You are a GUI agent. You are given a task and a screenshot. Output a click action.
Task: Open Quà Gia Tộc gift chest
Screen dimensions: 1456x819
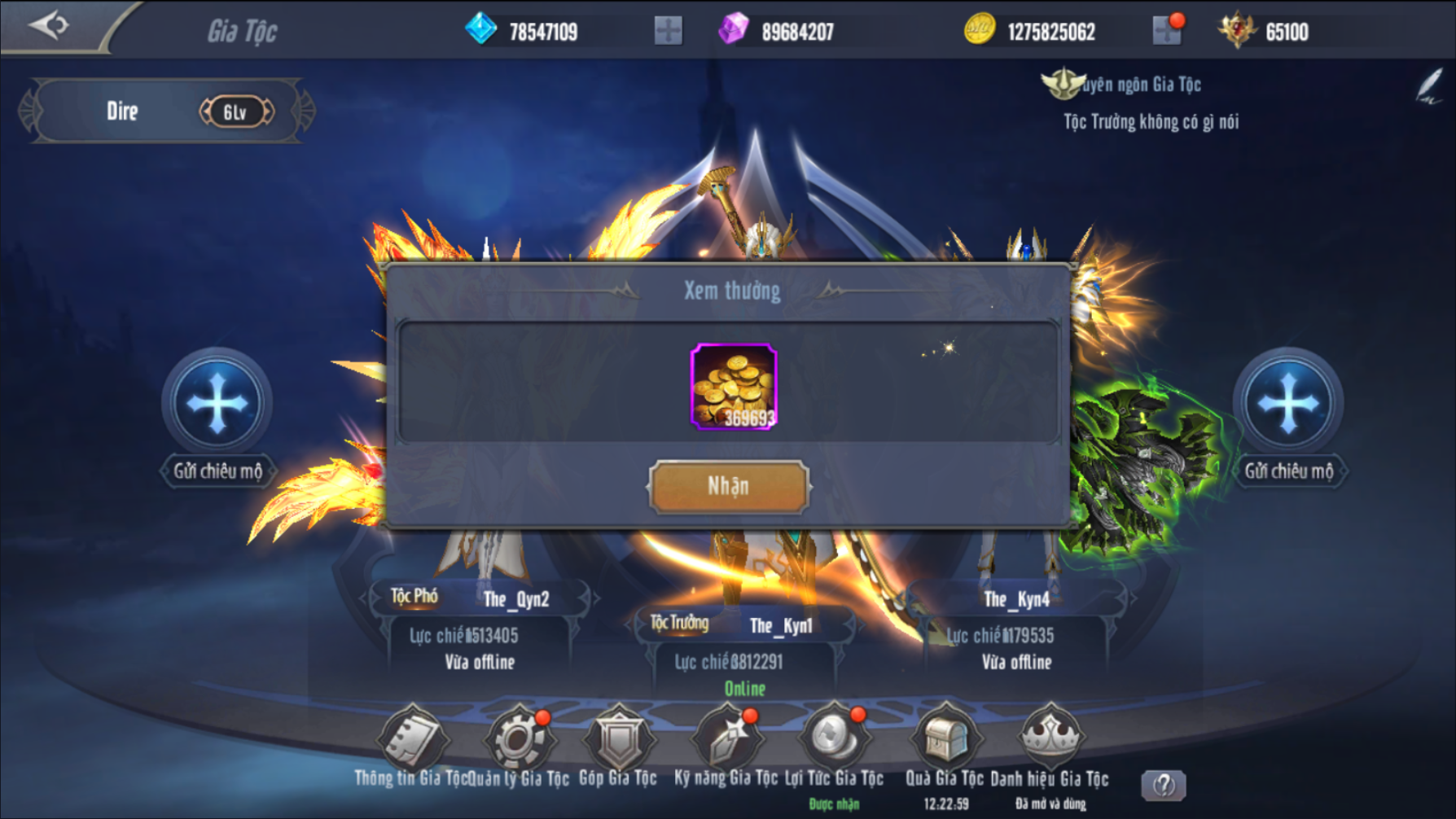pyautogui.click(x=945, y=739)
